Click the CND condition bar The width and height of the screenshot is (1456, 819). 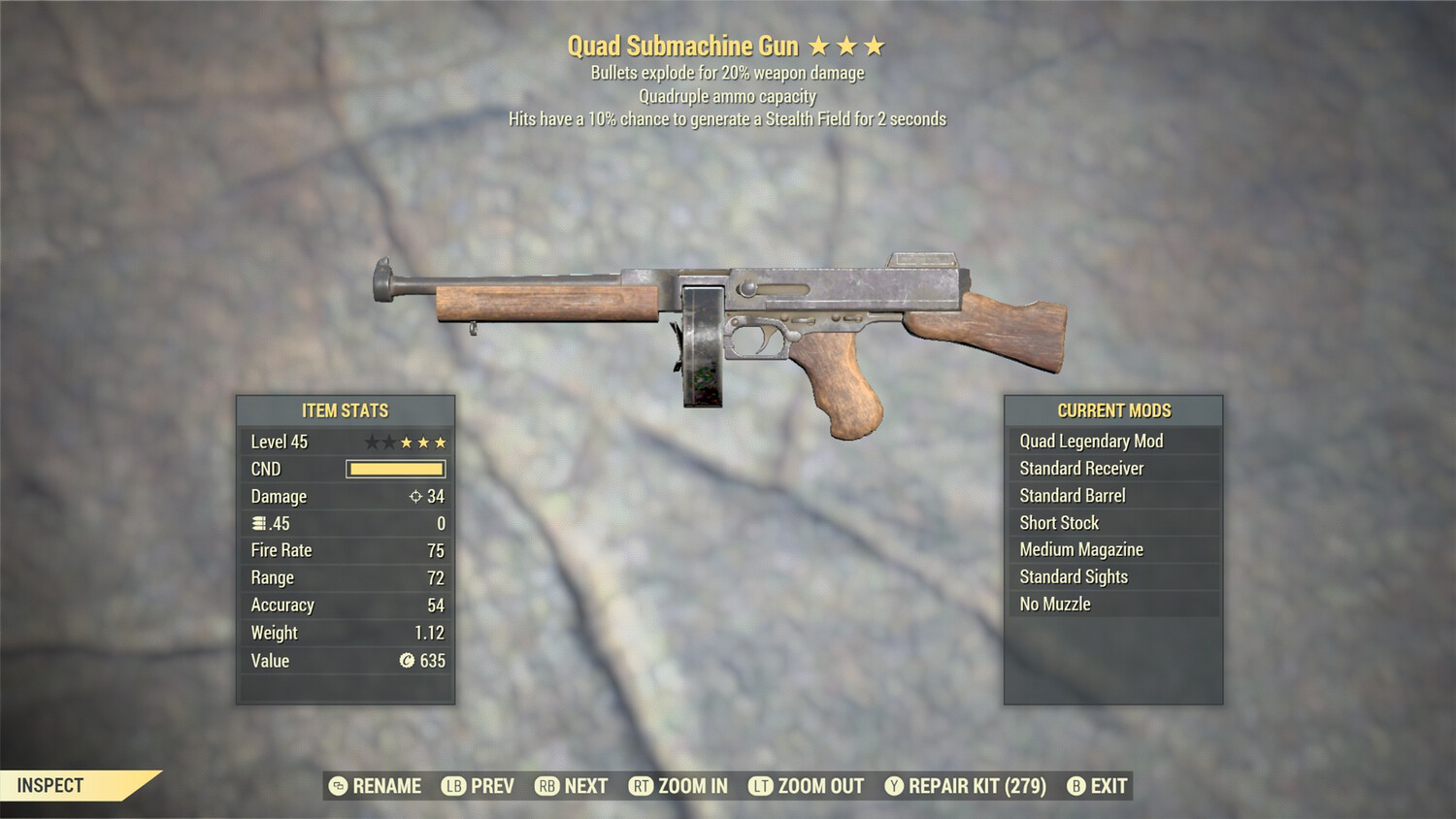click(395, 469)
